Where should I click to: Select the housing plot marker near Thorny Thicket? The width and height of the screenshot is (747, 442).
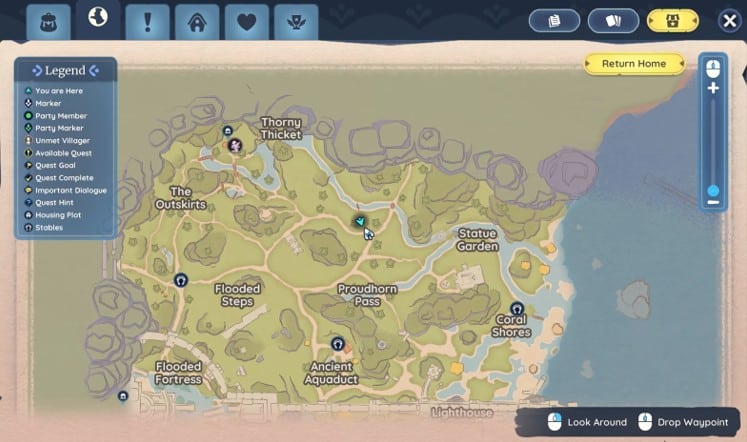227,131
